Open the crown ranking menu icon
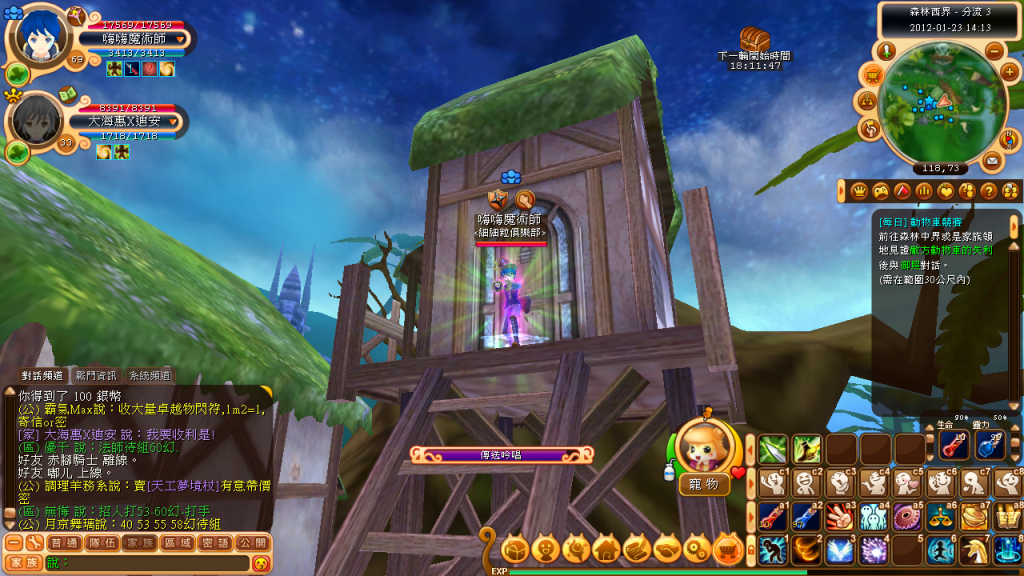Screen dimensions: 1024x576 tap(859, 190)
